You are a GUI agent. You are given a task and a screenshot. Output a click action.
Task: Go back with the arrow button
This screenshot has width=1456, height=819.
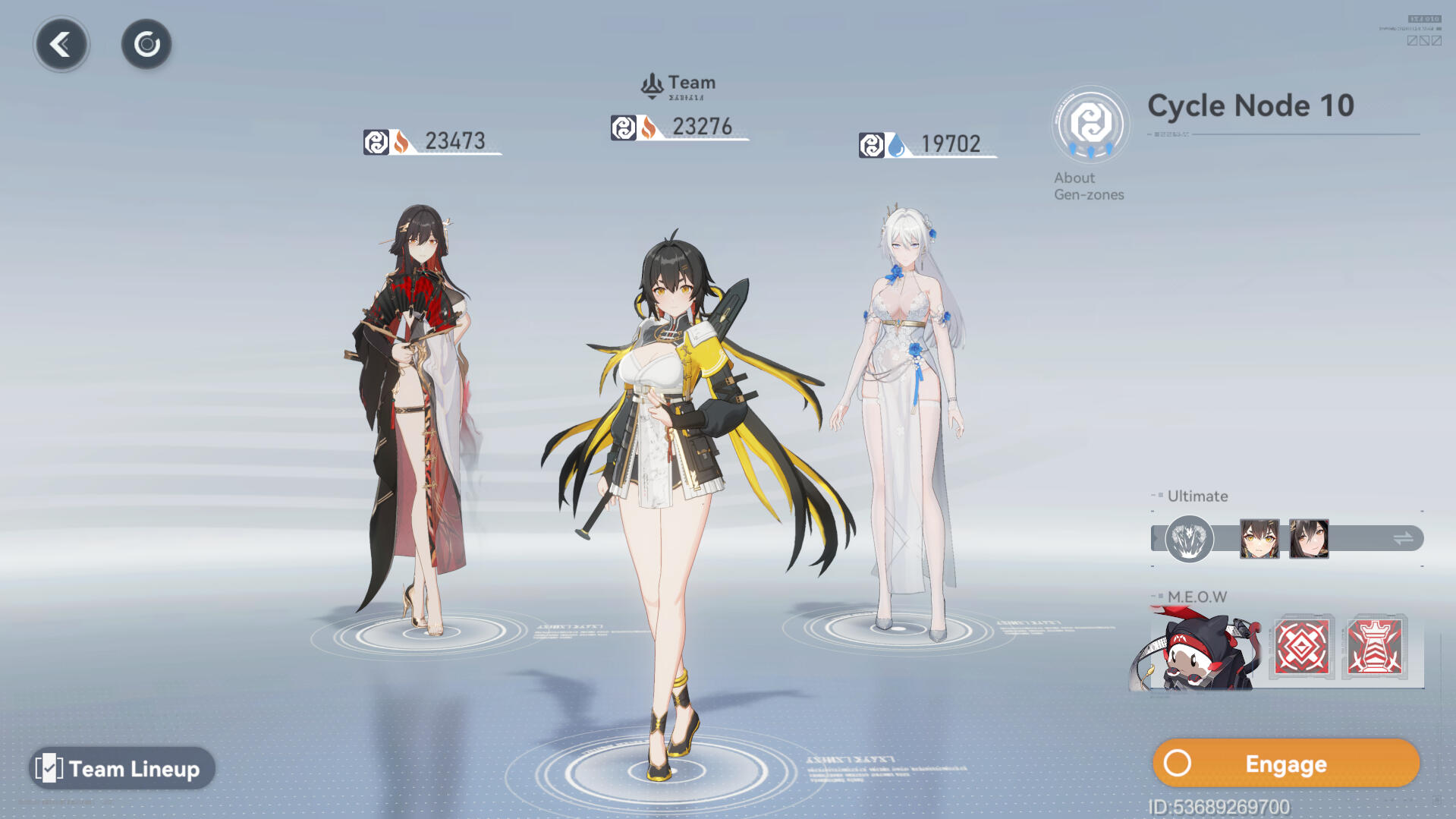click(x=61, y=44)
